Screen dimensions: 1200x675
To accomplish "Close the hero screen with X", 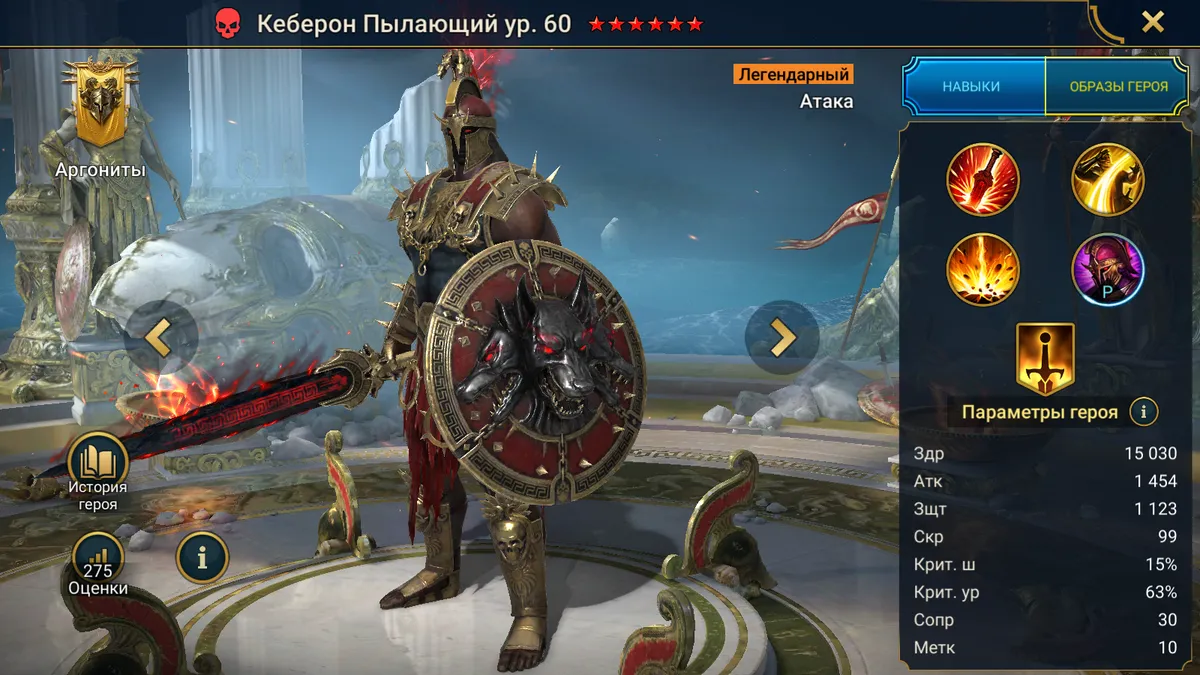I will 1153,22.
